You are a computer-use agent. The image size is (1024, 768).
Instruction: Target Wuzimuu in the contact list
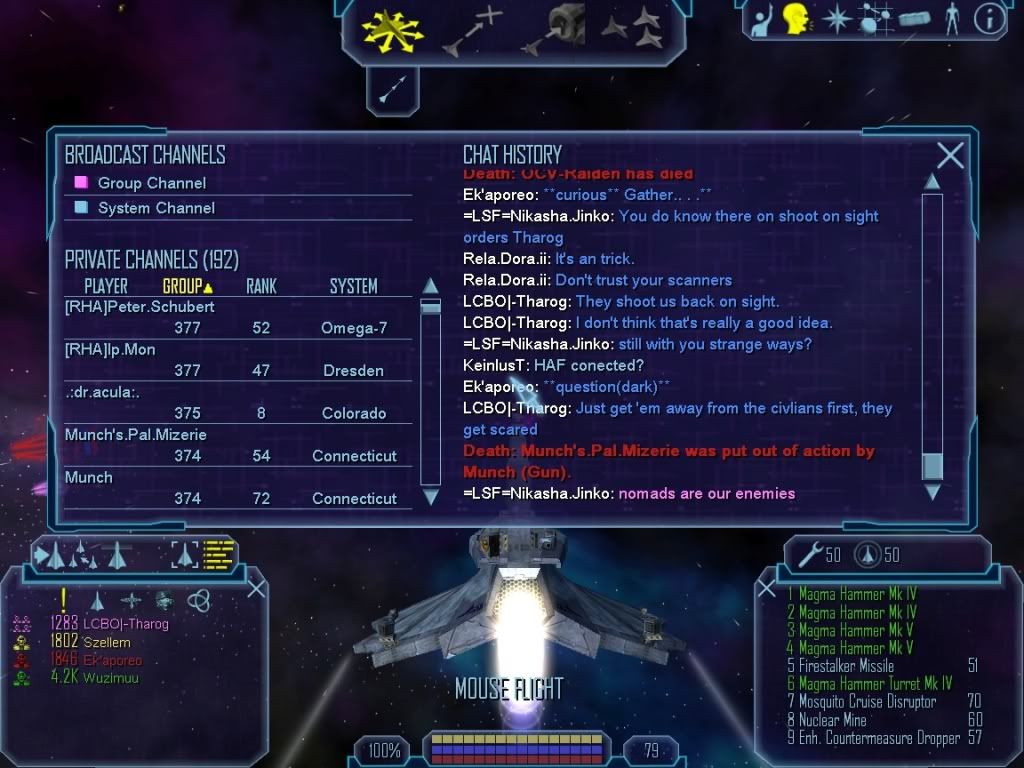tap(110, 678)
